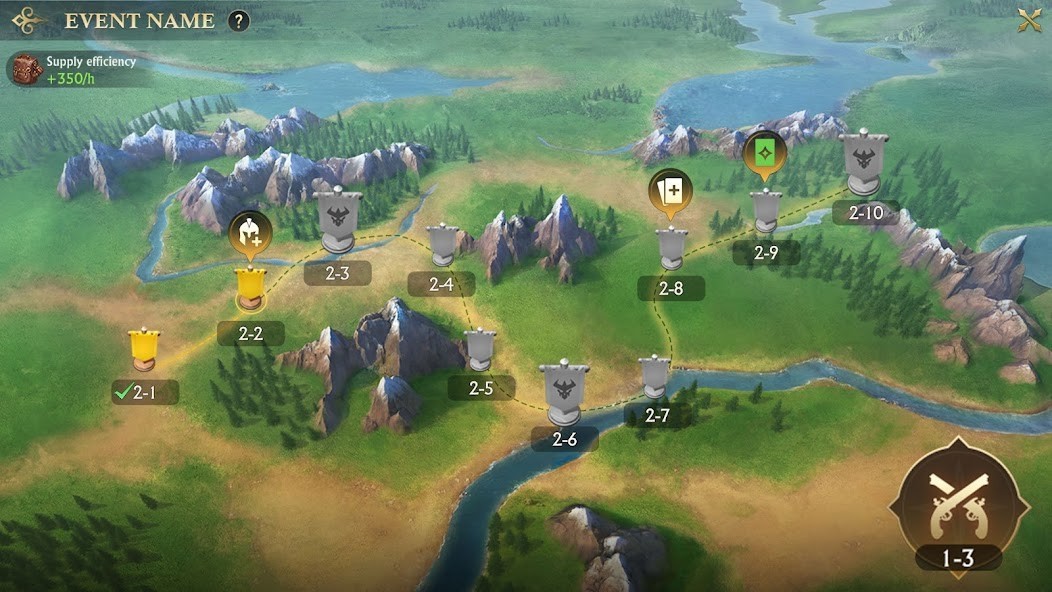
Task: Select the final stage 2-10 boss banner
Action: pyautogui.click(x=864, y=163)
